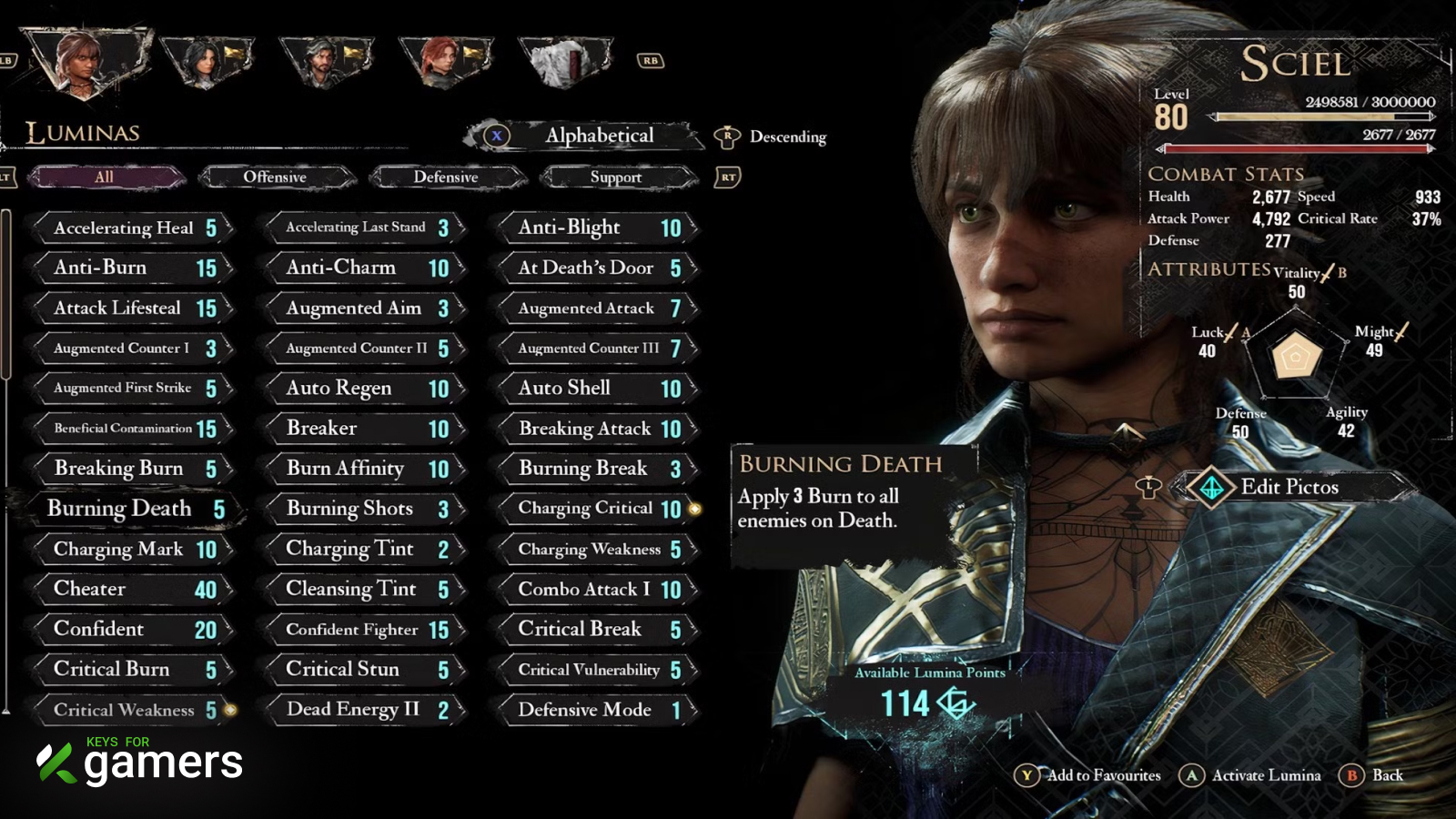Pick the Defensive Mode lumina
The width and height of the screenshot is (1456, 819).
[x=597, y=710]
